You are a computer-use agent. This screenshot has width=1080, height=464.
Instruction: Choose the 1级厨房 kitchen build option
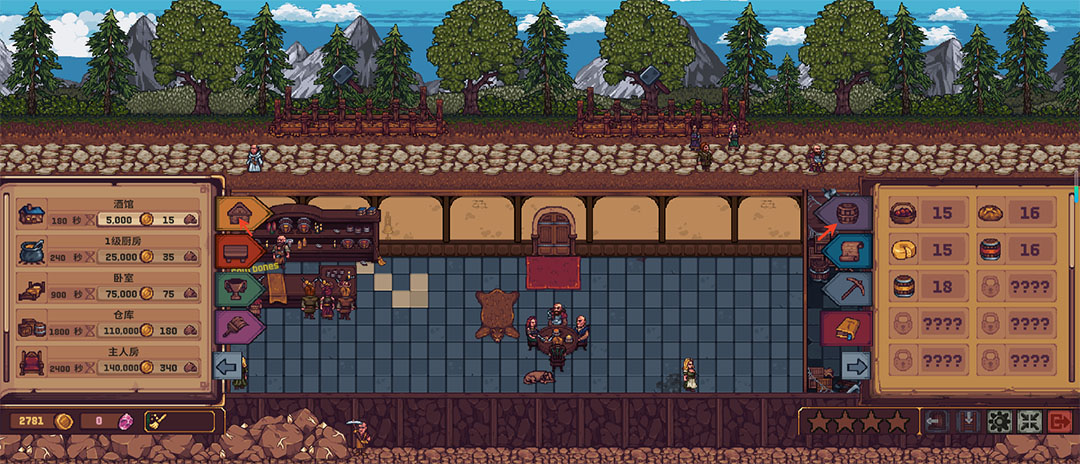point(110,250)
